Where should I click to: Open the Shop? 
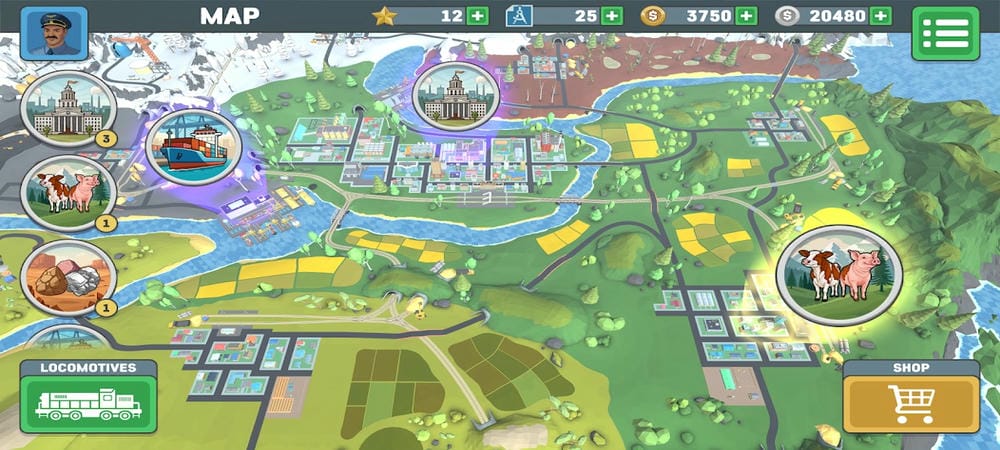click(x=910, y=398)
